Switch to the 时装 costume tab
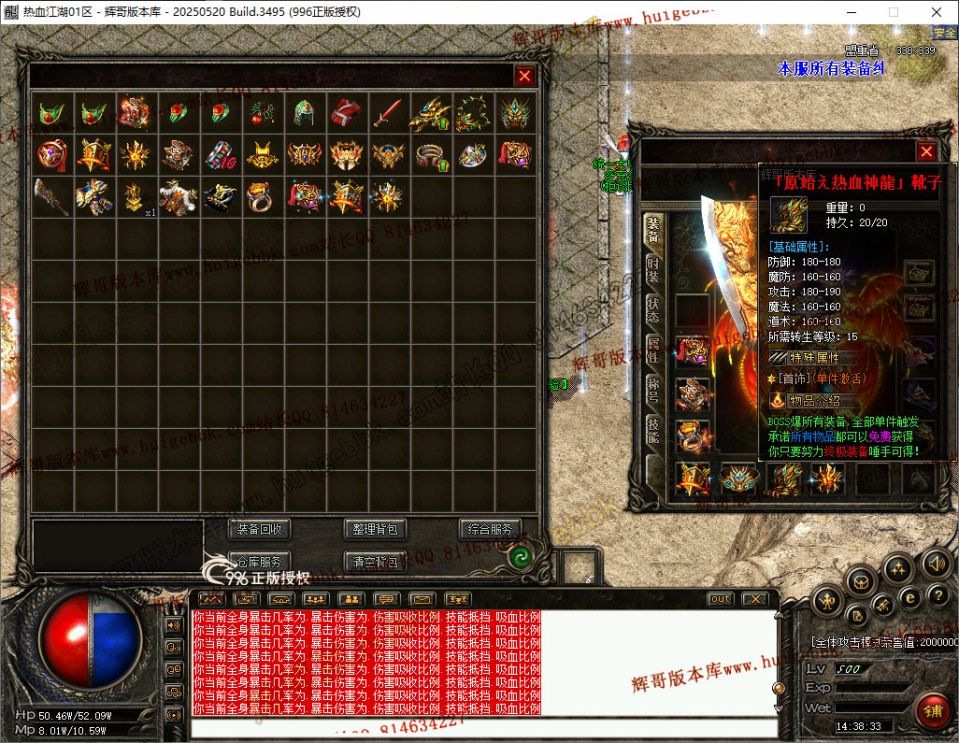 pos(652,271)
